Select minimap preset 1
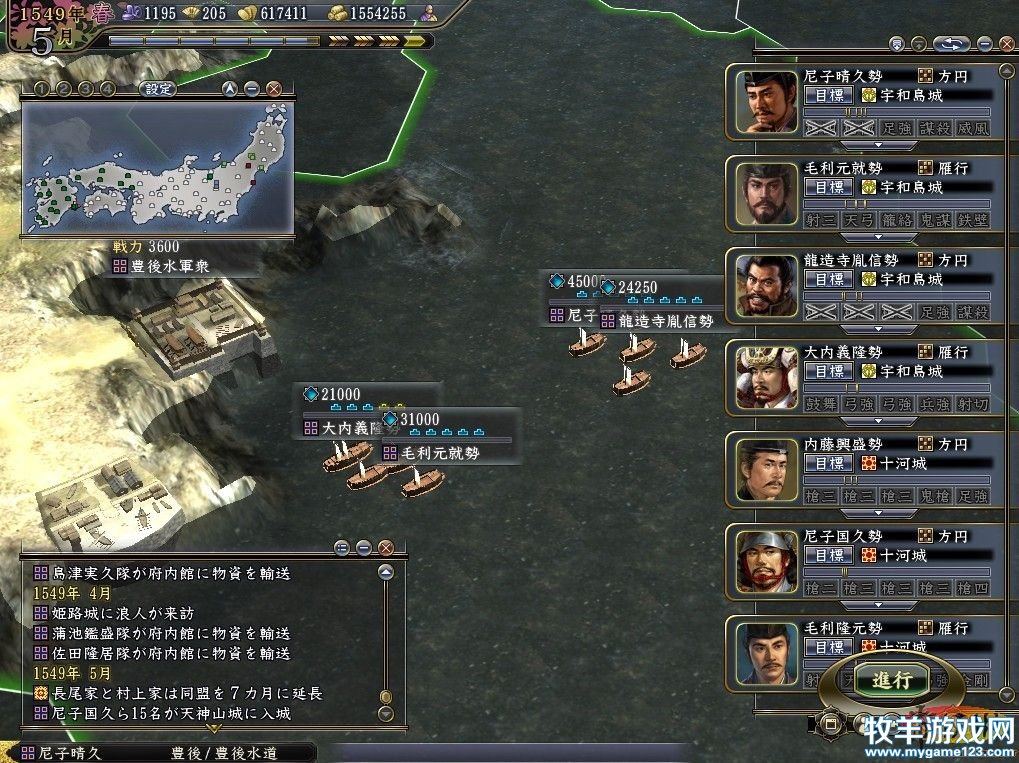 (40, 88)
